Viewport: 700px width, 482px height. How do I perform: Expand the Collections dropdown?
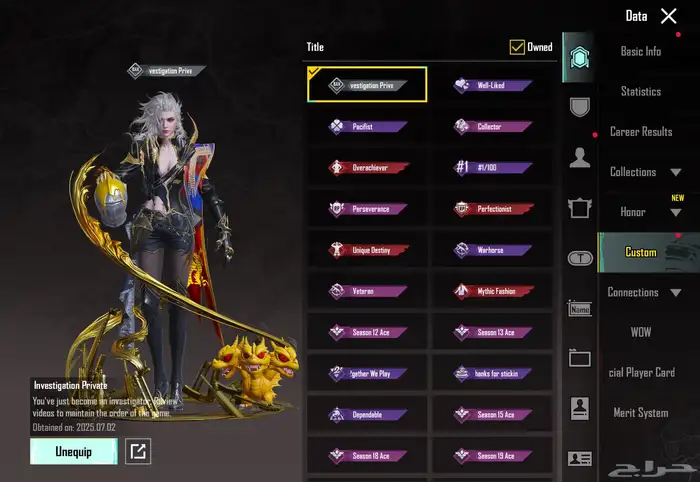pyautogui.click(x=645, y=172)
